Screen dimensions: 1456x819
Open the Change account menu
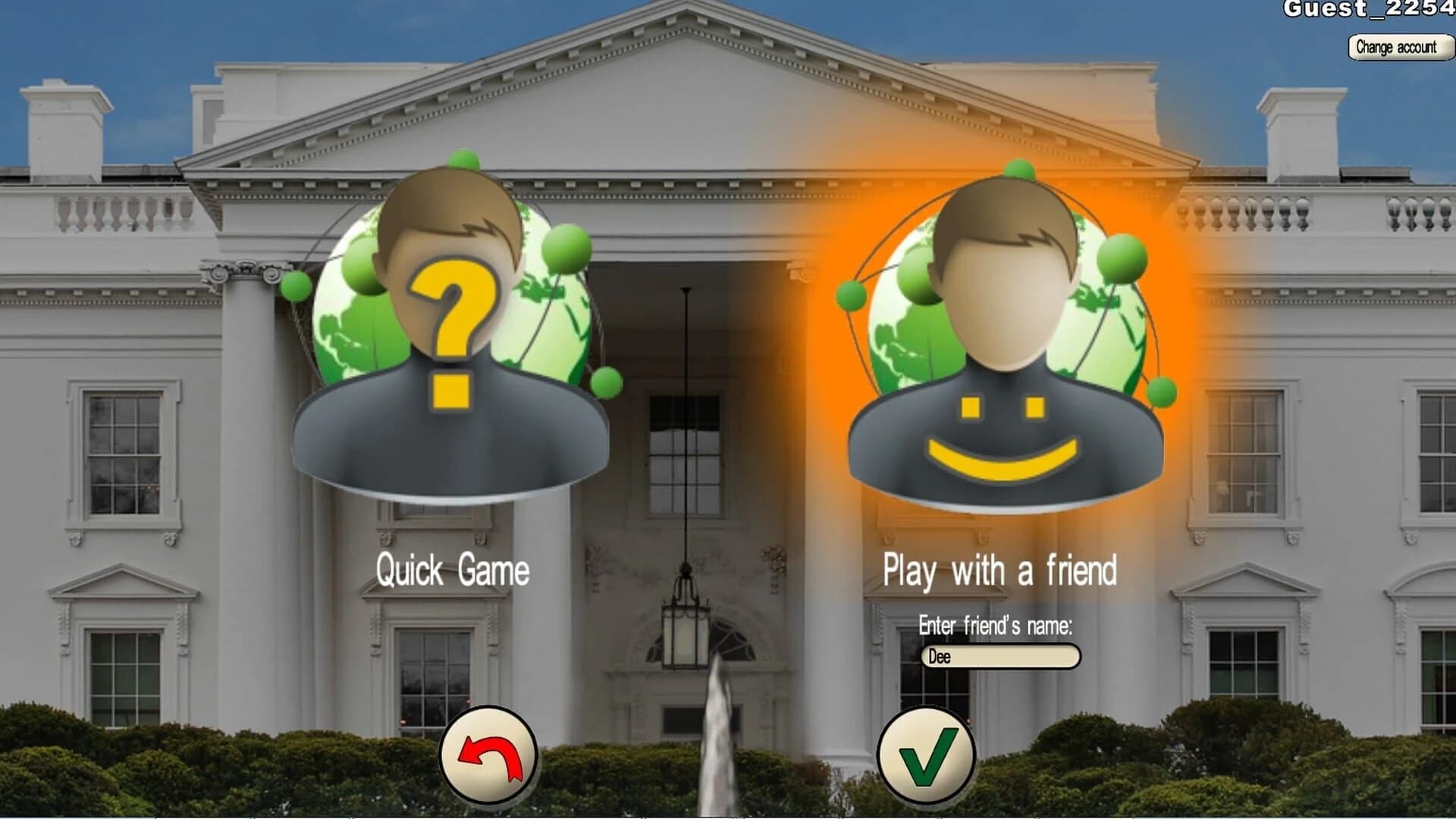click(1398, 47)
